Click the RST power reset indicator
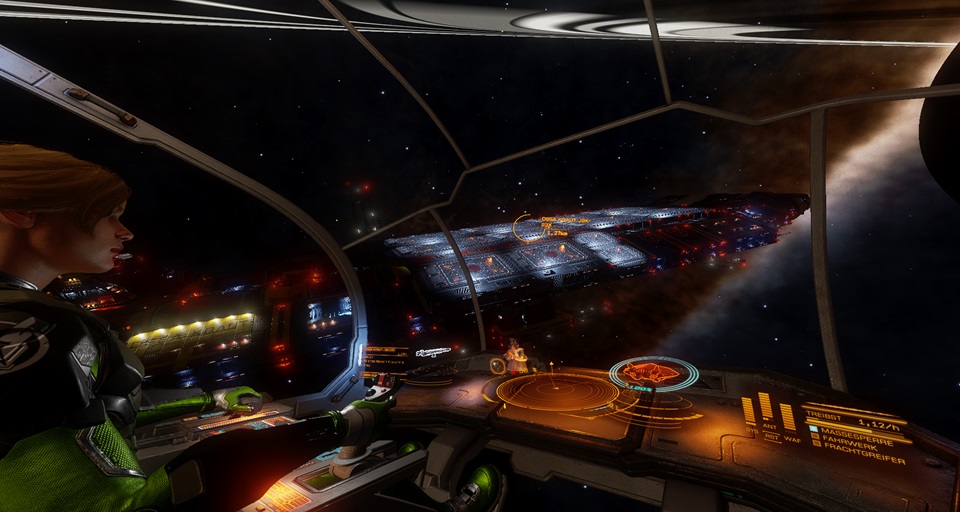This screenshot has height=512, width=960. click(771, 437)
